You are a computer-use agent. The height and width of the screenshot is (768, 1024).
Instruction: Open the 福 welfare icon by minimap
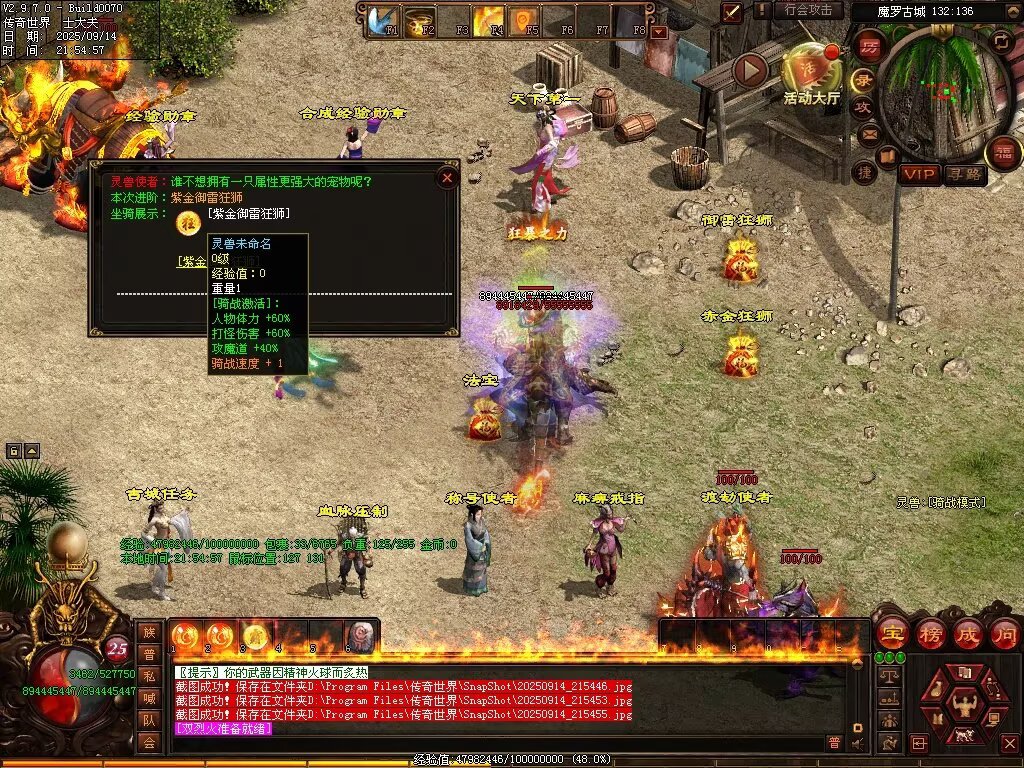(x=1003, y=153)
